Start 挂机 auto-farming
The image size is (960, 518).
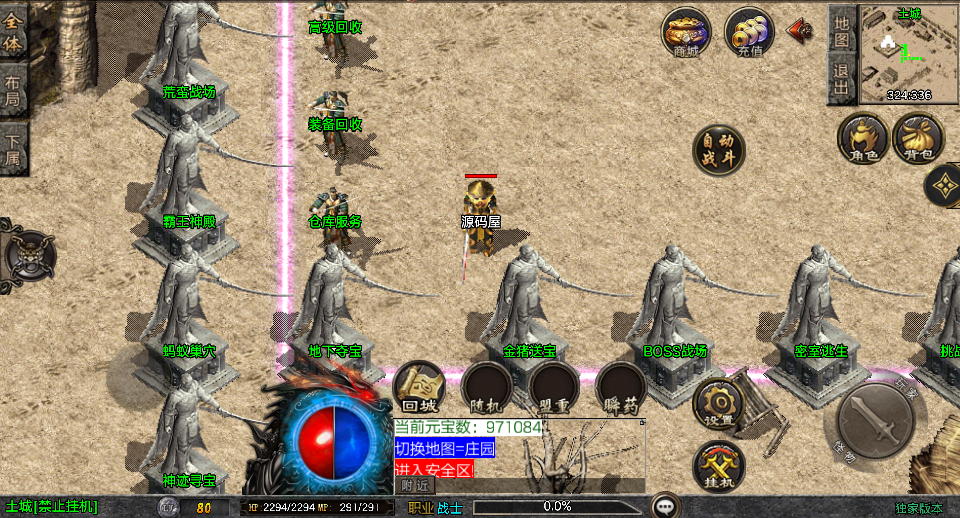[719, 465]
